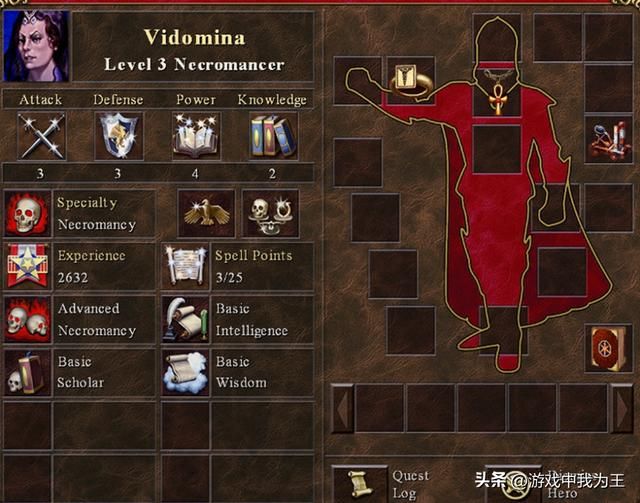Check the Spell Points scroll icon
Image resolution: width=640 pixels, height=503 pixels.
click(x=185, y=266)
